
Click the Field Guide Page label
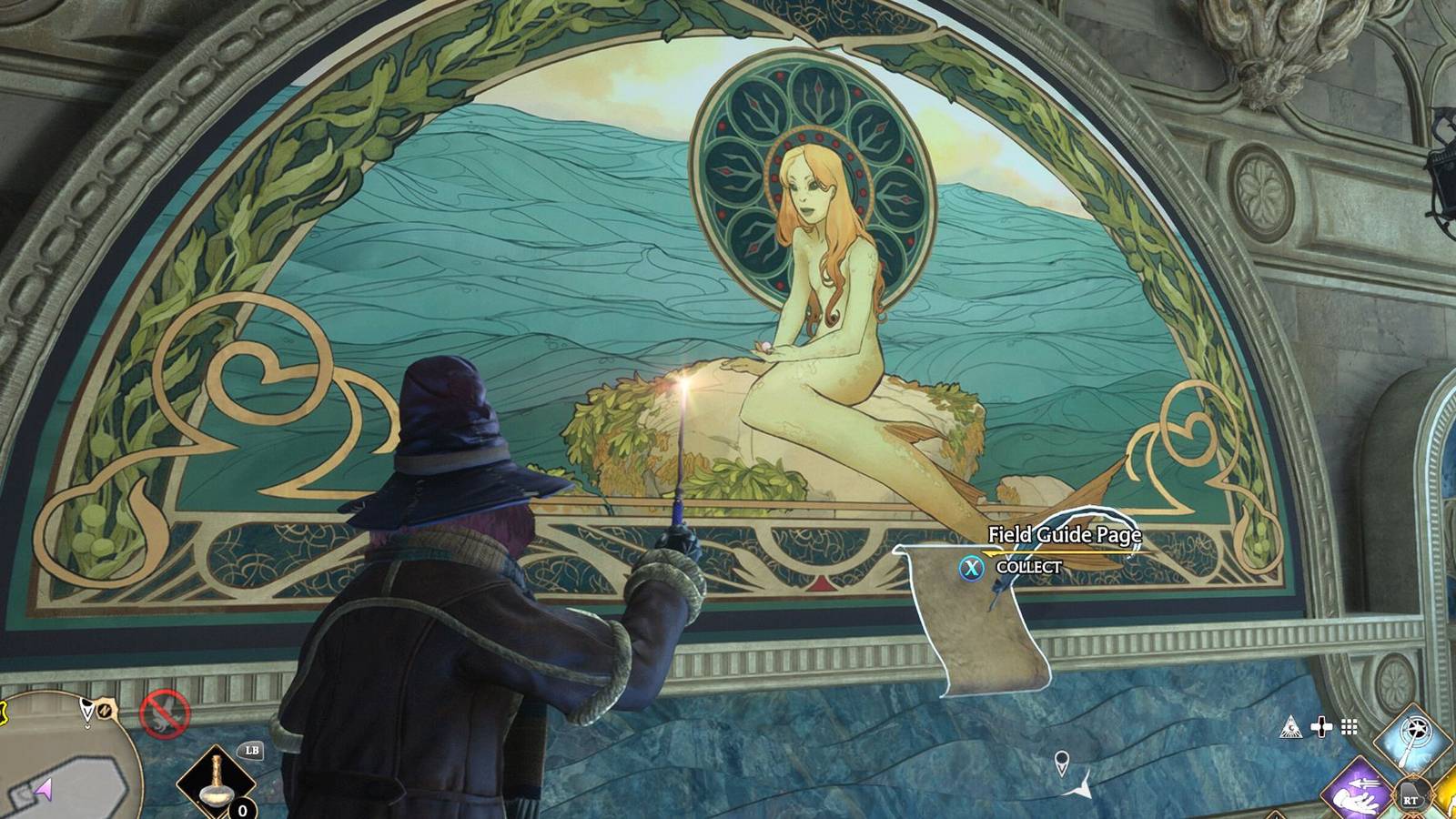click(1067, 537)
